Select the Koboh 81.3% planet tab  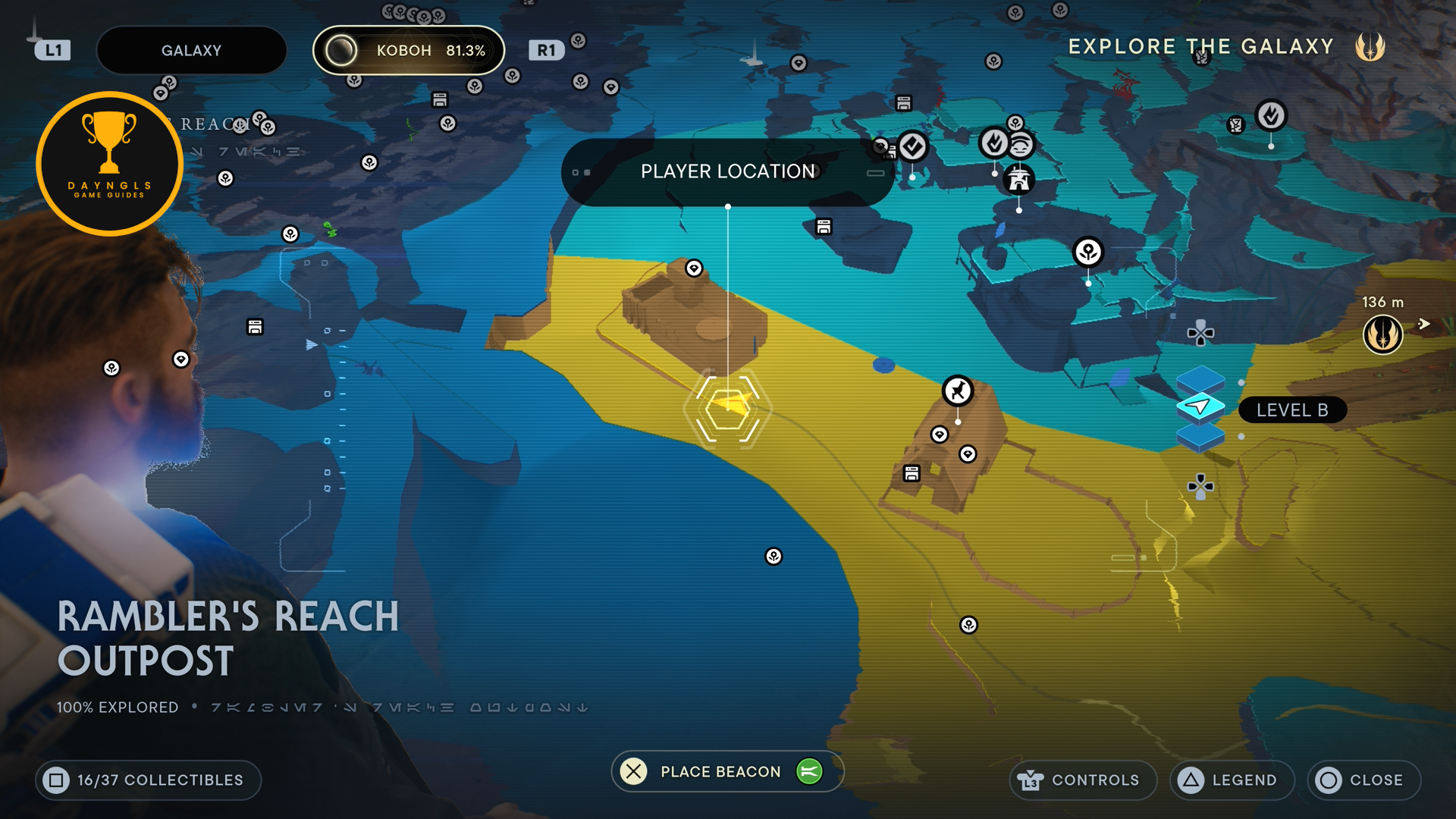(409, 51)
